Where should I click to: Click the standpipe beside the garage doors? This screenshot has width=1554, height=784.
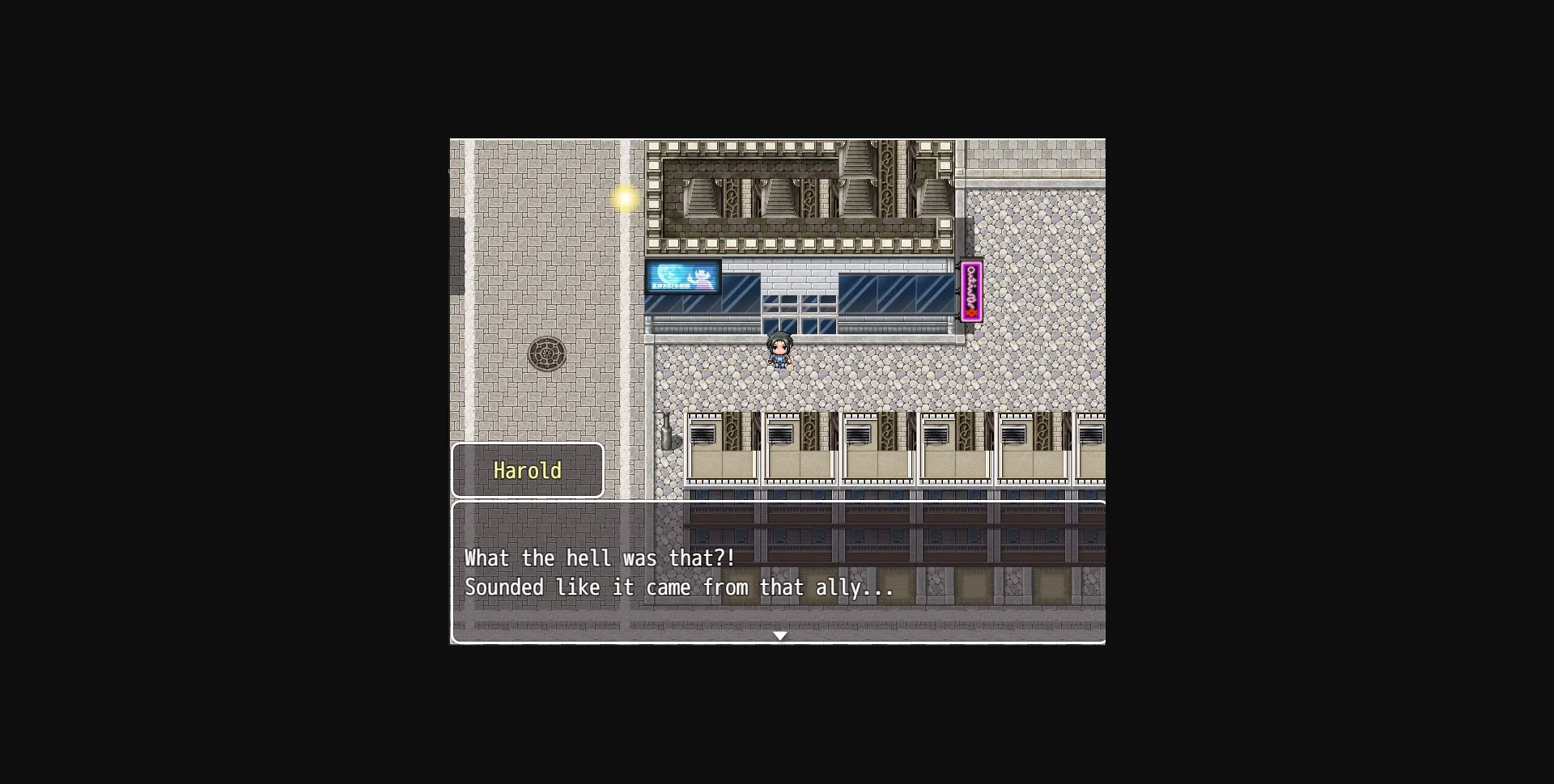click(x=667, y=433)
